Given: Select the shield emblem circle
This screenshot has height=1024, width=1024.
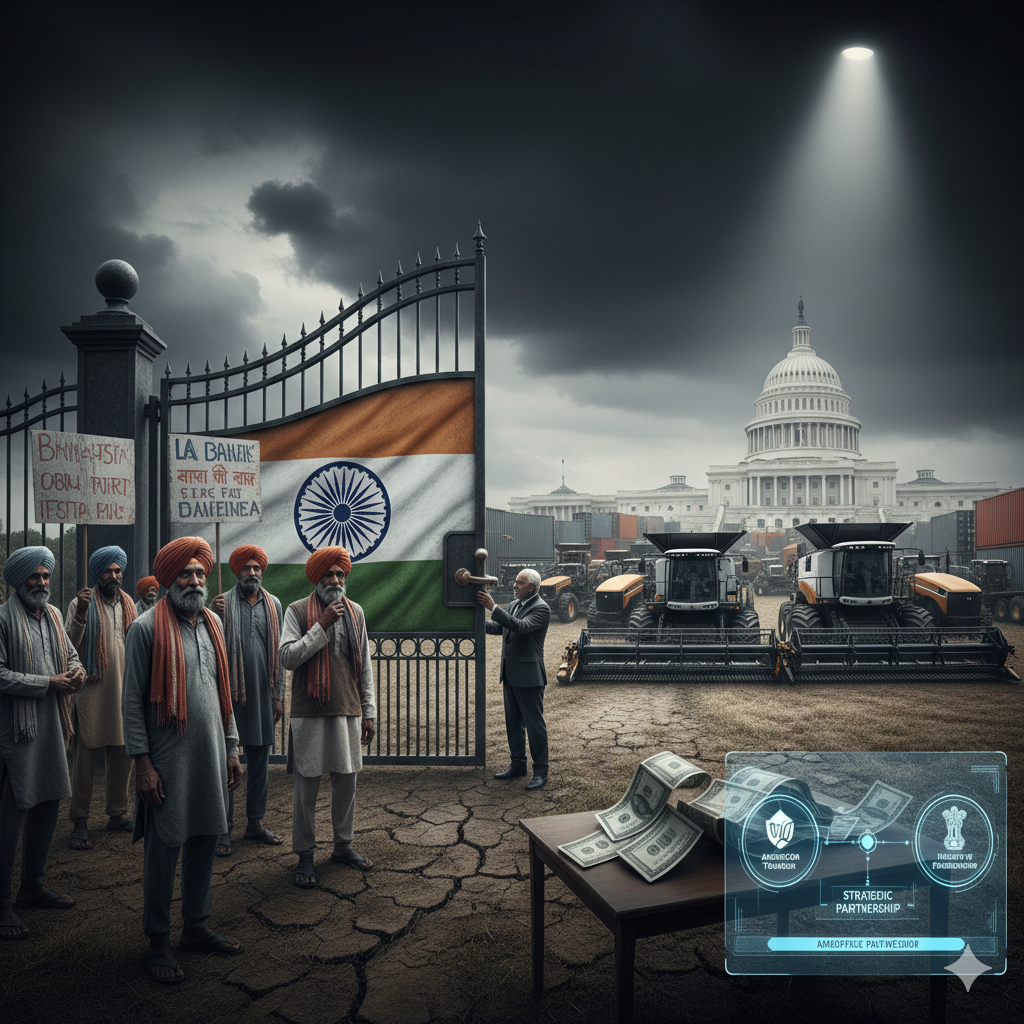Looking at the screenshot, I should pos(779,840).
